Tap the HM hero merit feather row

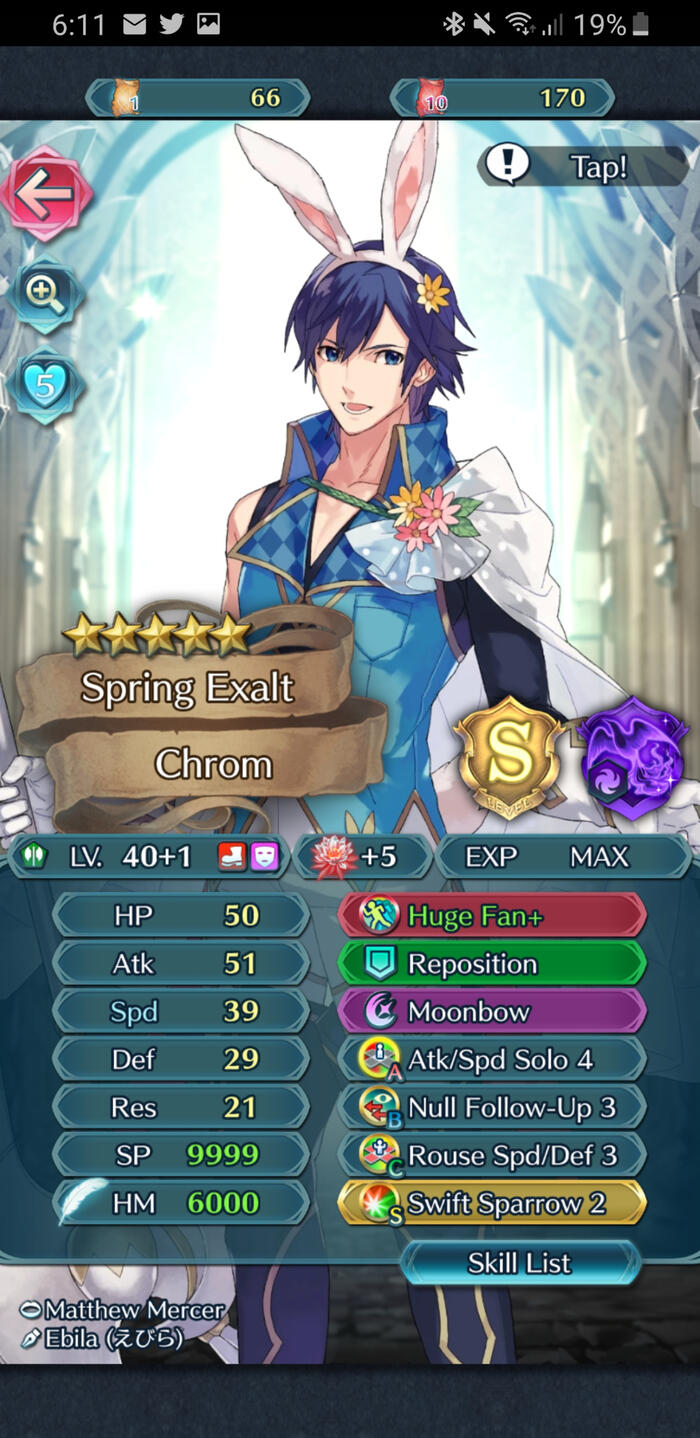coord(180,1203)
